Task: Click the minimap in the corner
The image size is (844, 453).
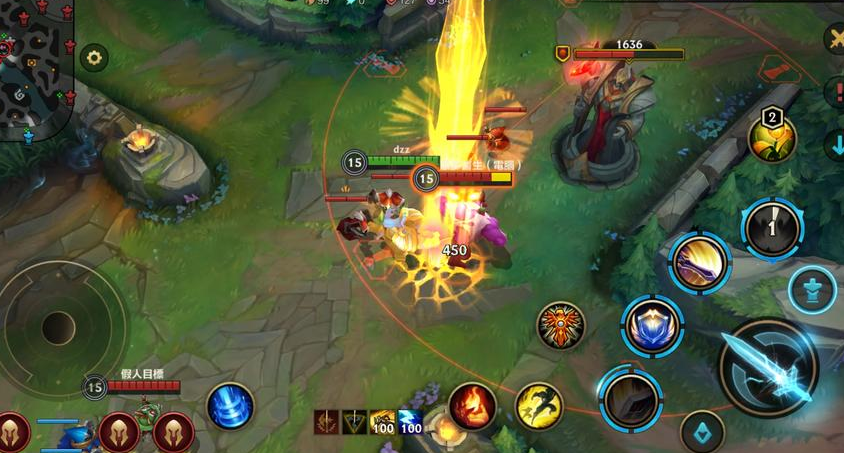Action: pos(37,68)
